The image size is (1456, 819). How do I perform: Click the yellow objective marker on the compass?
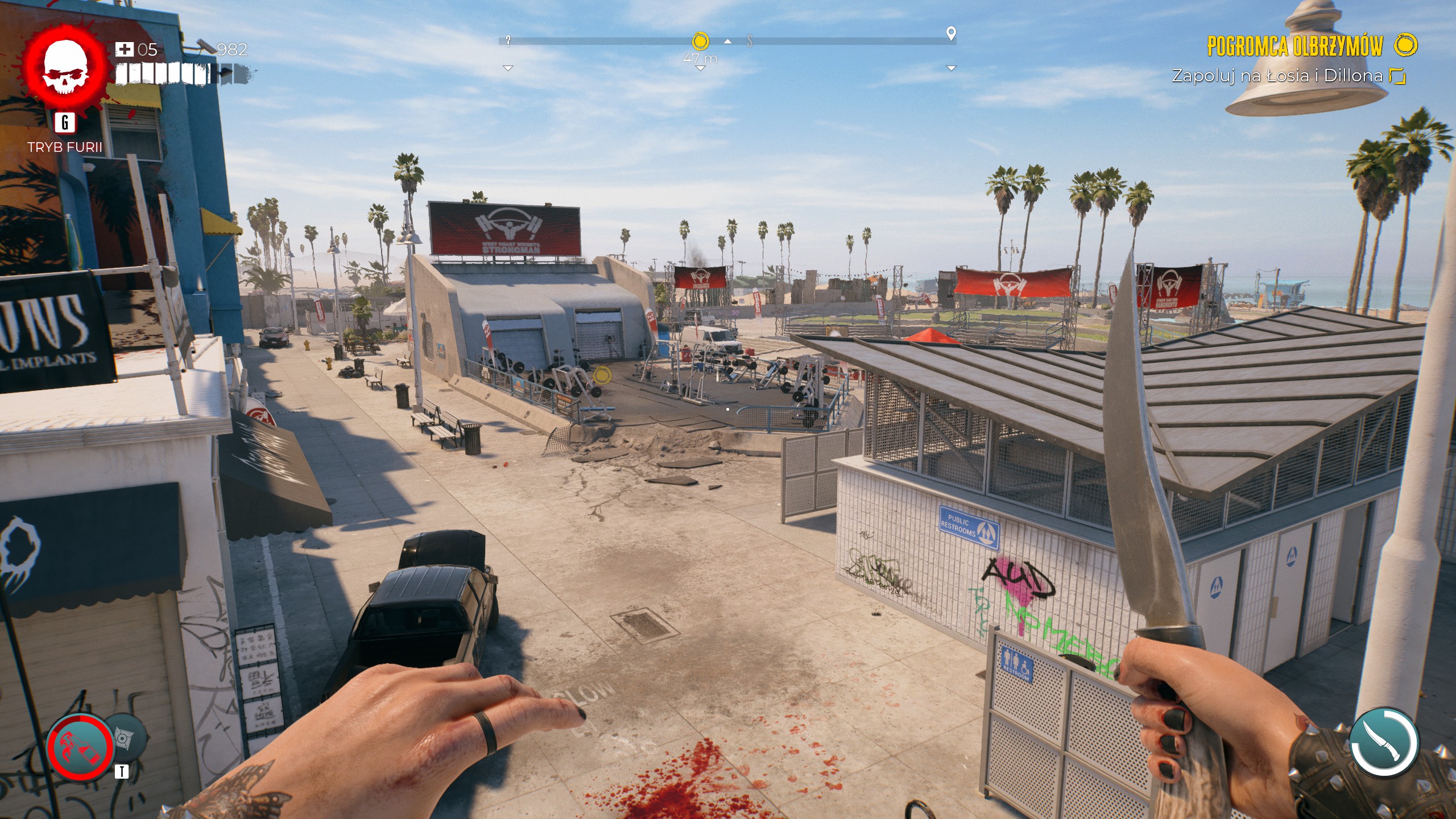pyautogui.click(x=701, y=42)
